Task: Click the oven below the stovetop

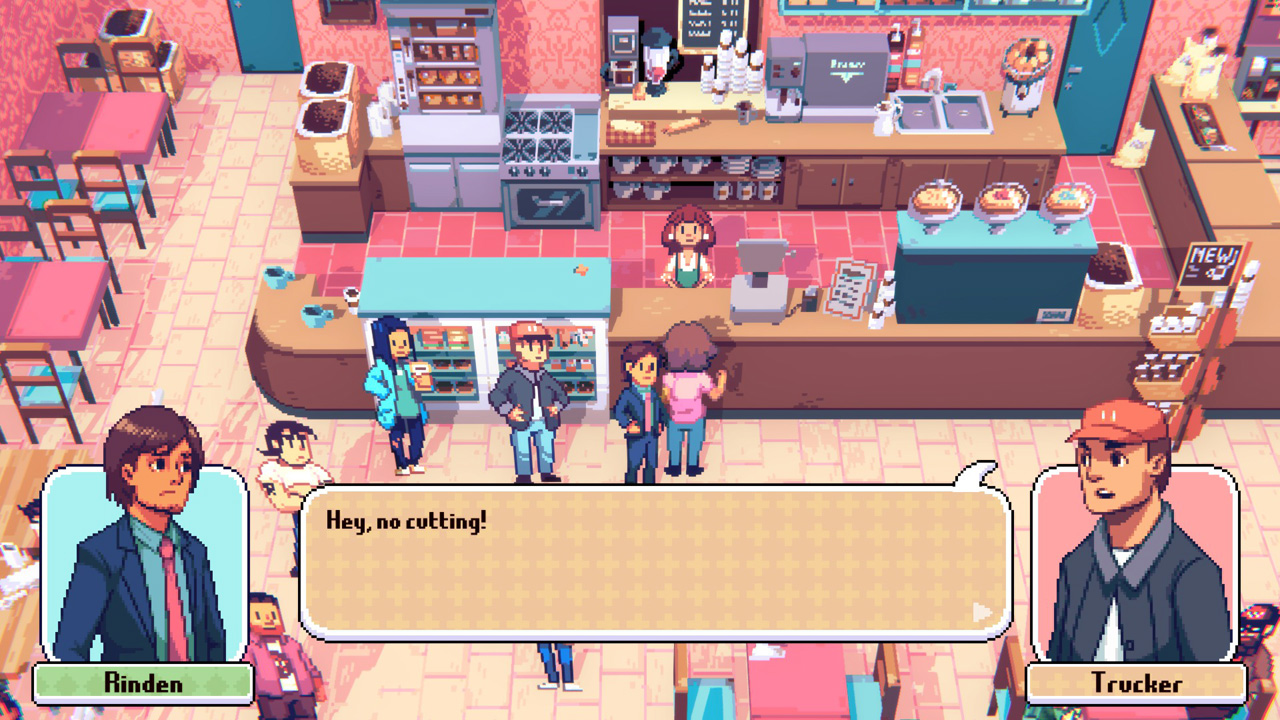Action: pos(545,200)
